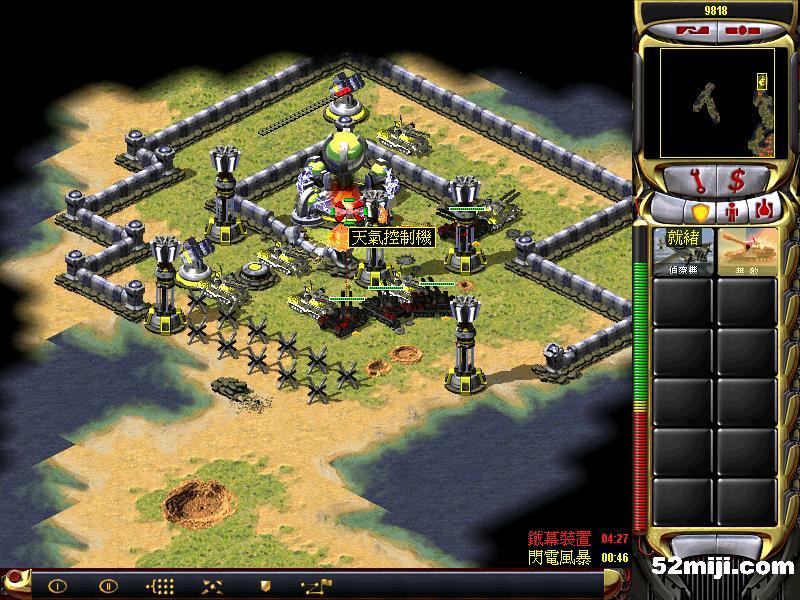Click the dotted-grid type select button

coord(160,585)
